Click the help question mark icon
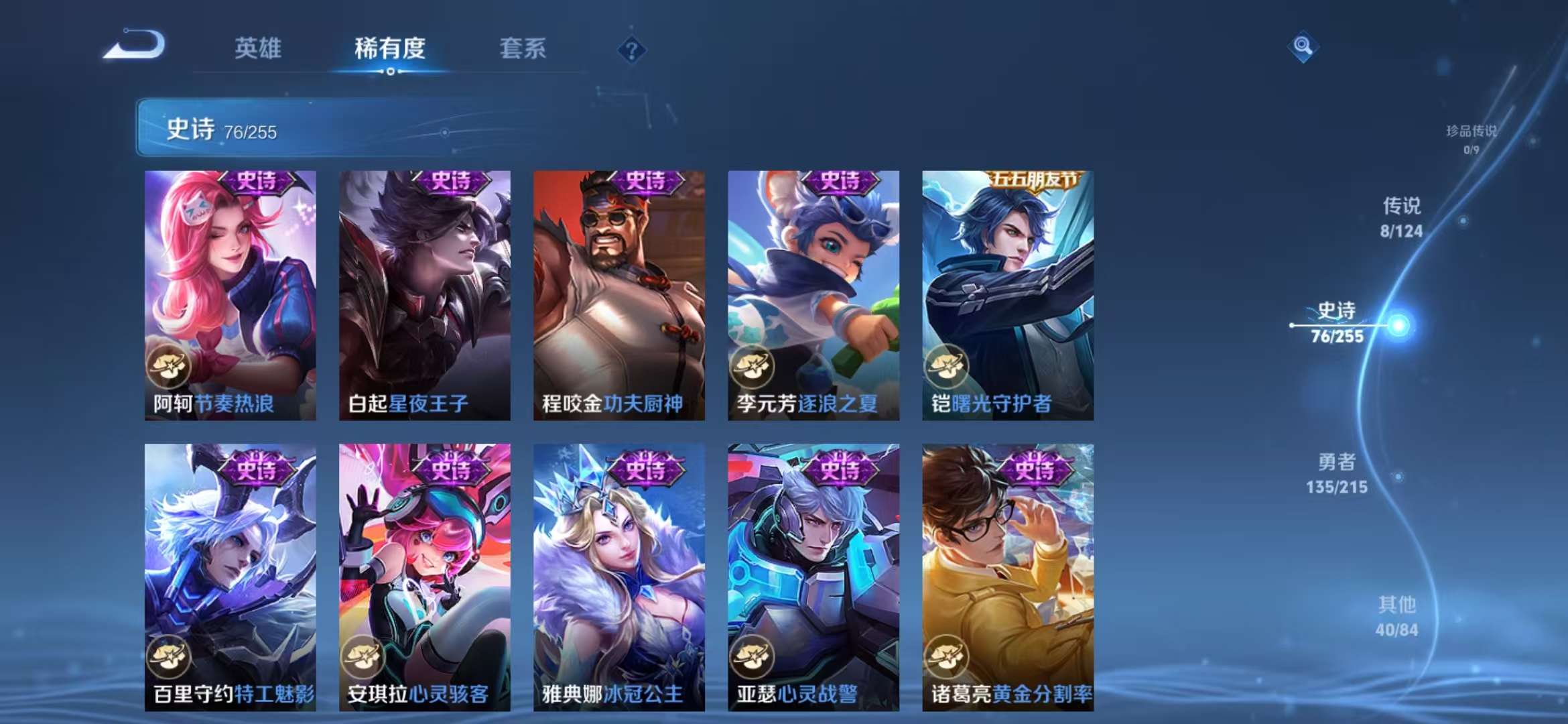Image resolution: width=1568 pixels, height=724 pixels. (x=631, y=48)
